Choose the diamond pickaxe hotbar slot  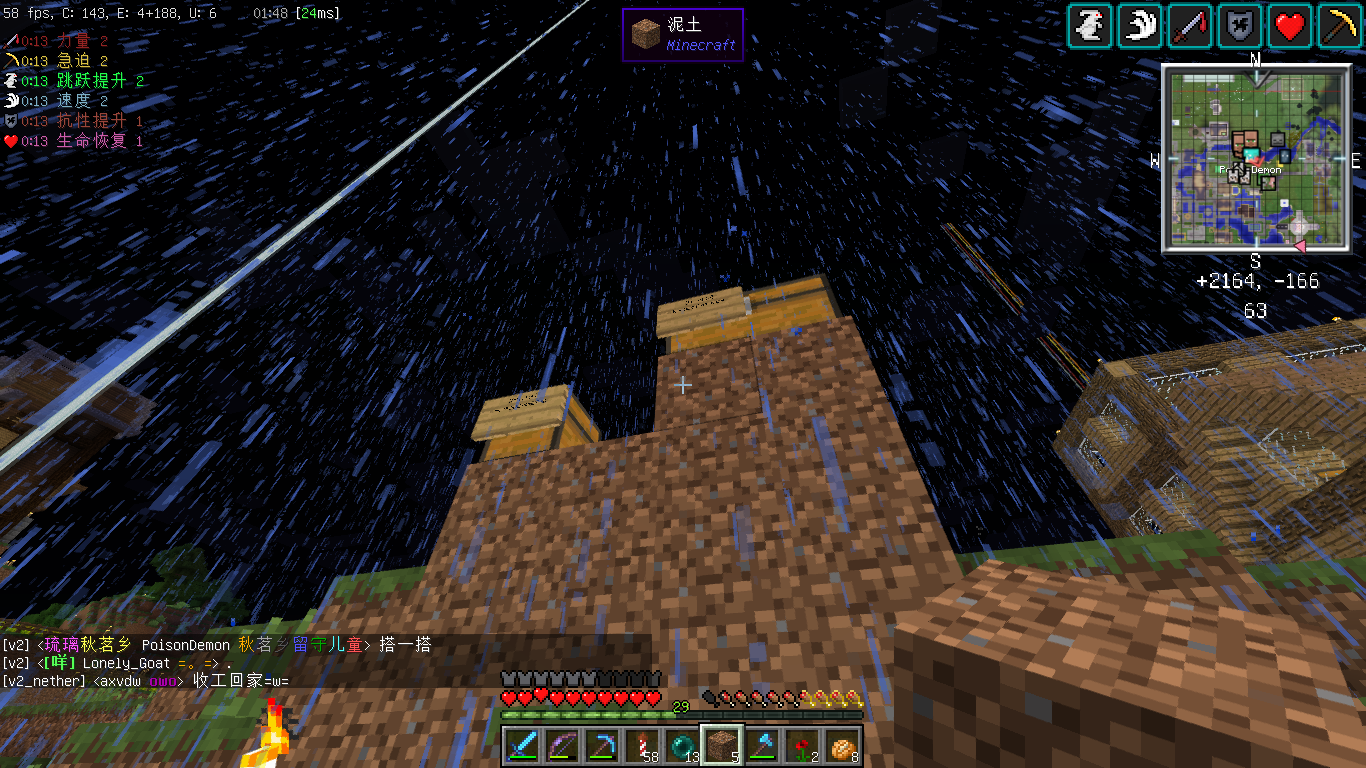[602, 746]
